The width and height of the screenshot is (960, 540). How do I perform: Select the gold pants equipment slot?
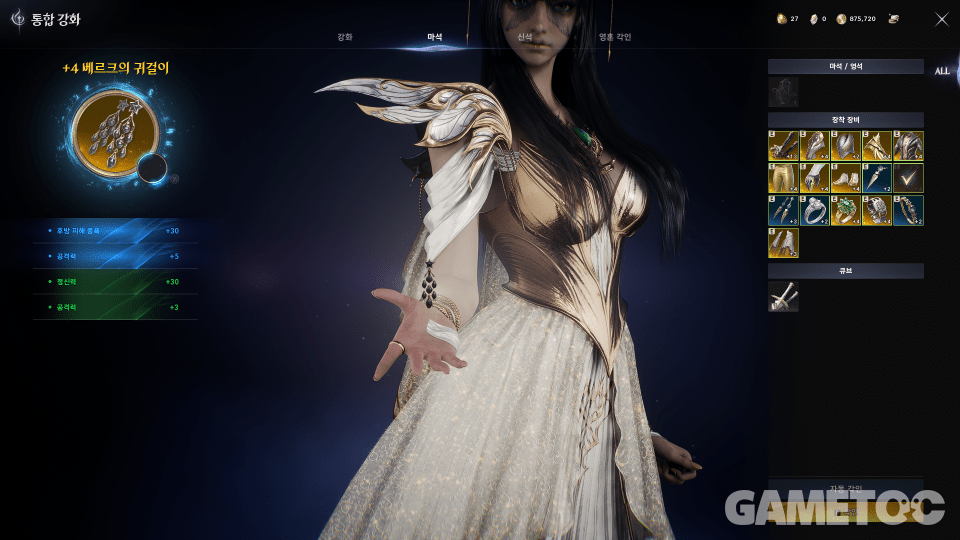point(783,178)
